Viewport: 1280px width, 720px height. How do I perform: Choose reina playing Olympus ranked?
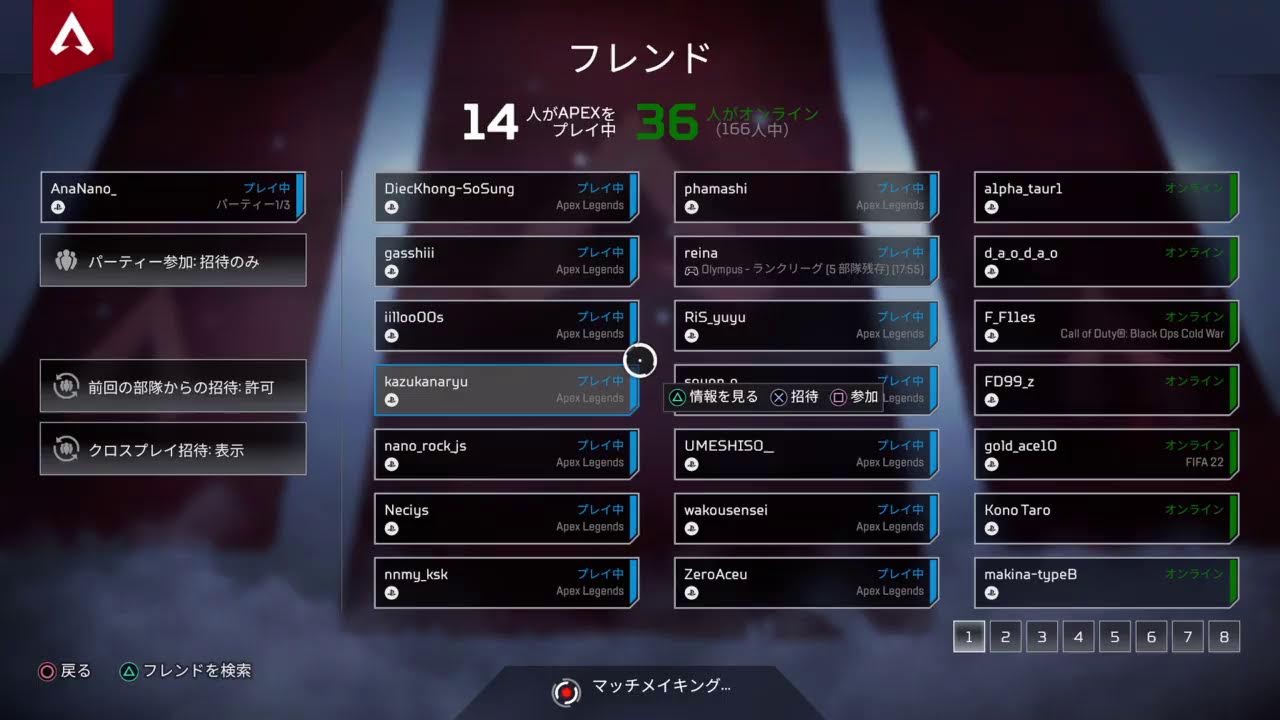[806, 261]
